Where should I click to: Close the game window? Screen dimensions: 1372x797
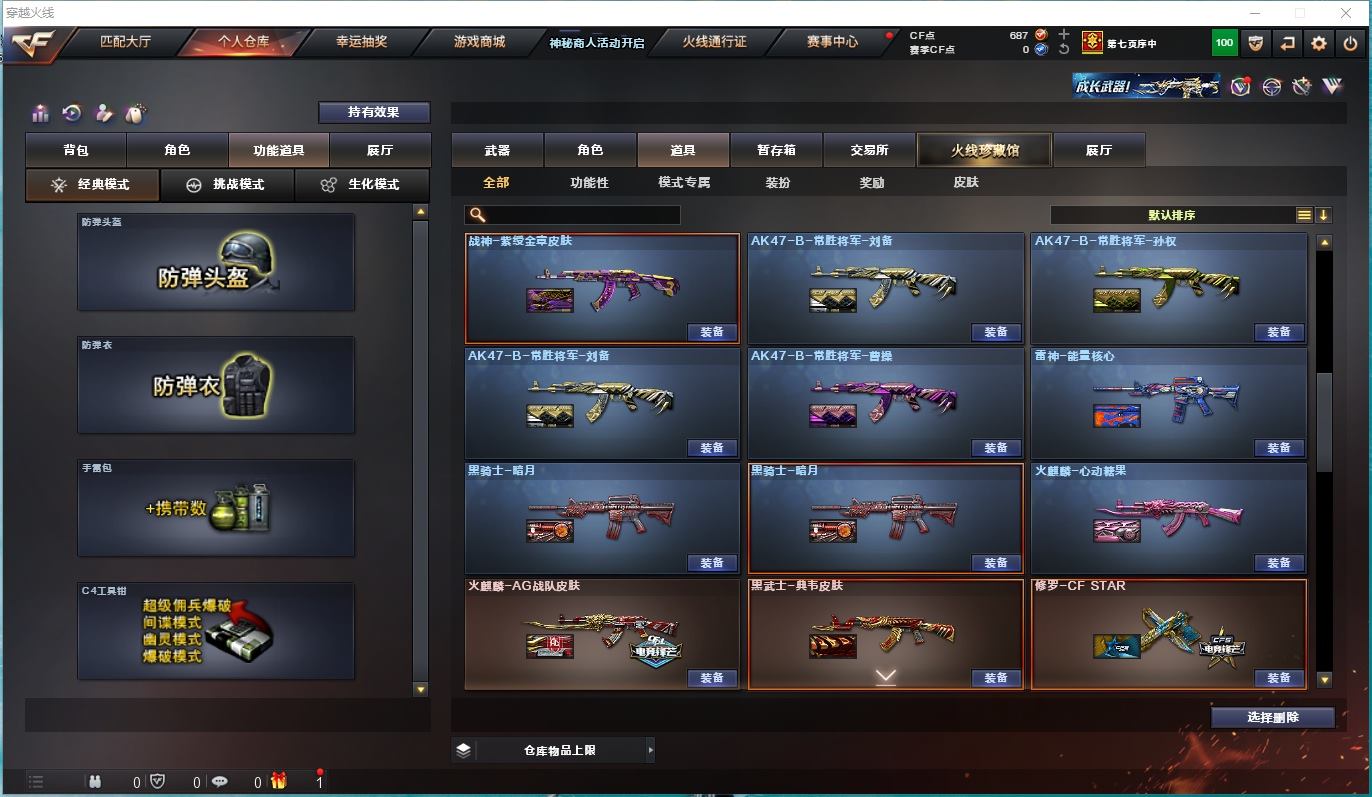[1346, 13]
